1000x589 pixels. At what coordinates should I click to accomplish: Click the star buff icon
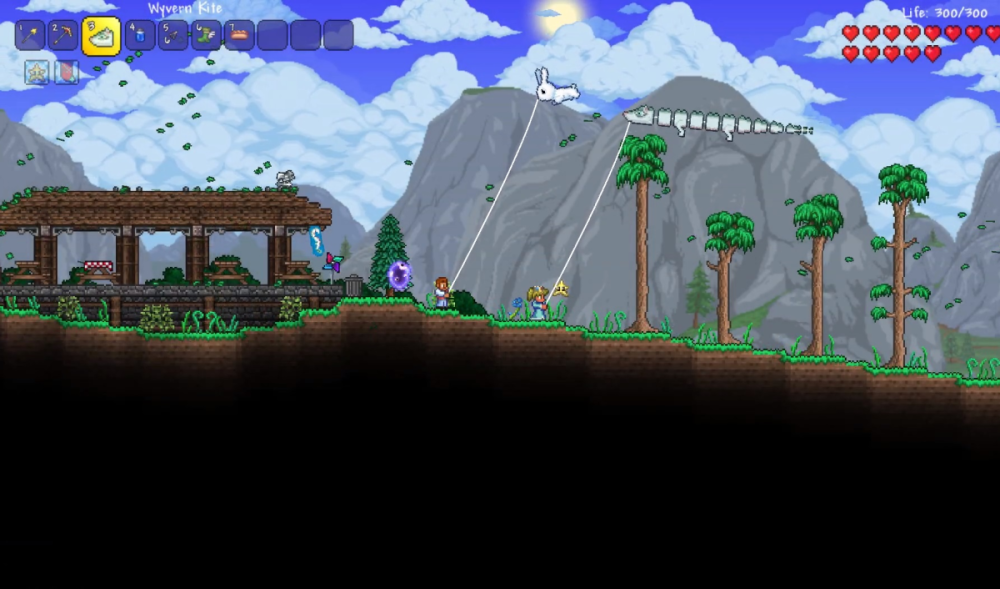coord(37,72)
